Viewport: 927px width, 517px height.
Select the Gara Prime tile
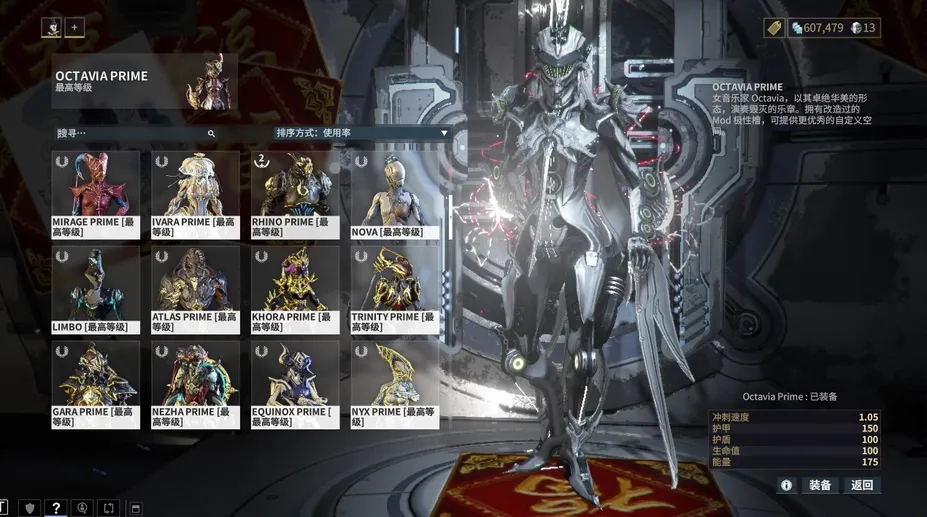(x=95, y=383)
